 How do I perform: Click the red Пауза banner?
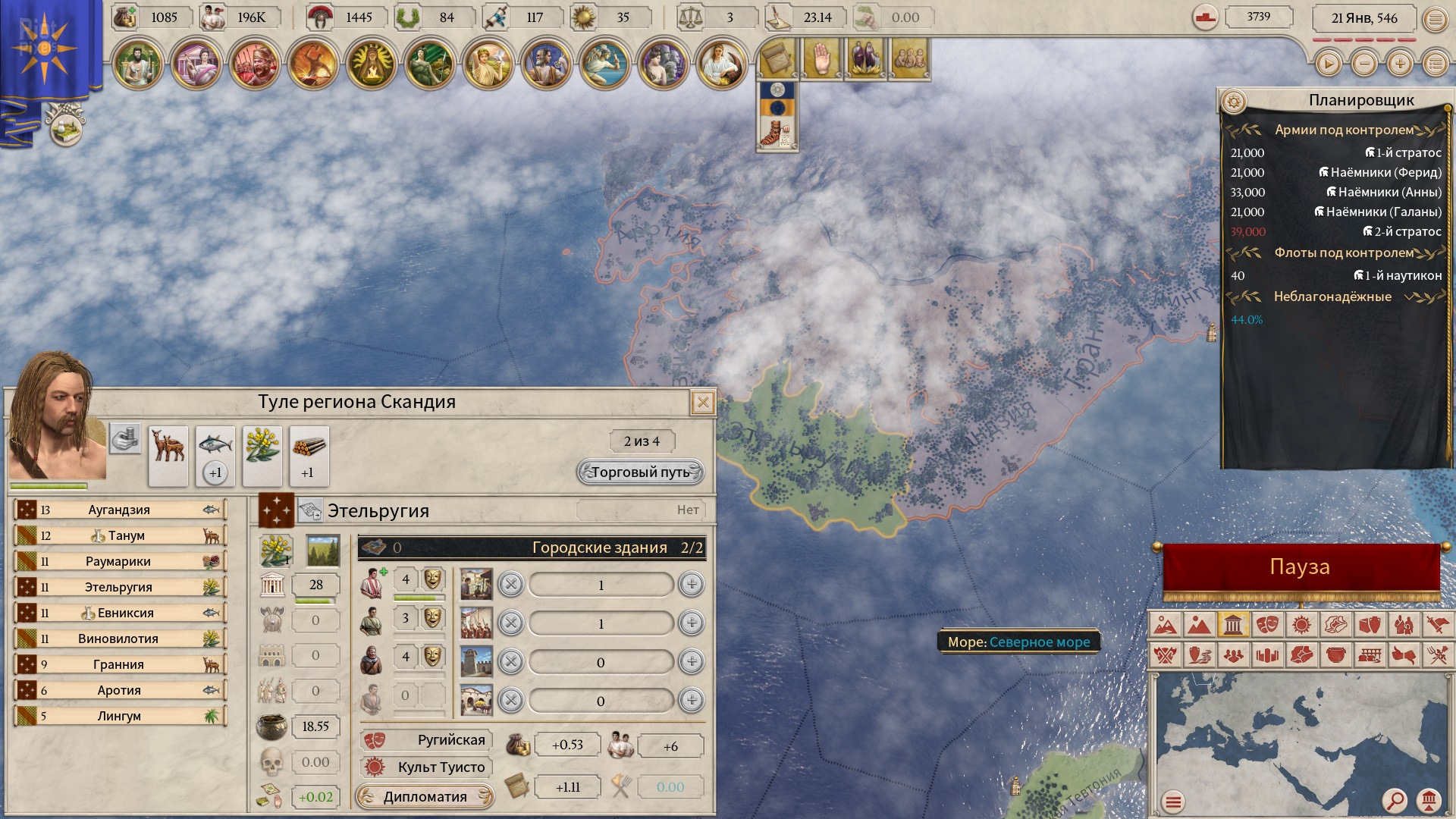tap(1300, 567)
